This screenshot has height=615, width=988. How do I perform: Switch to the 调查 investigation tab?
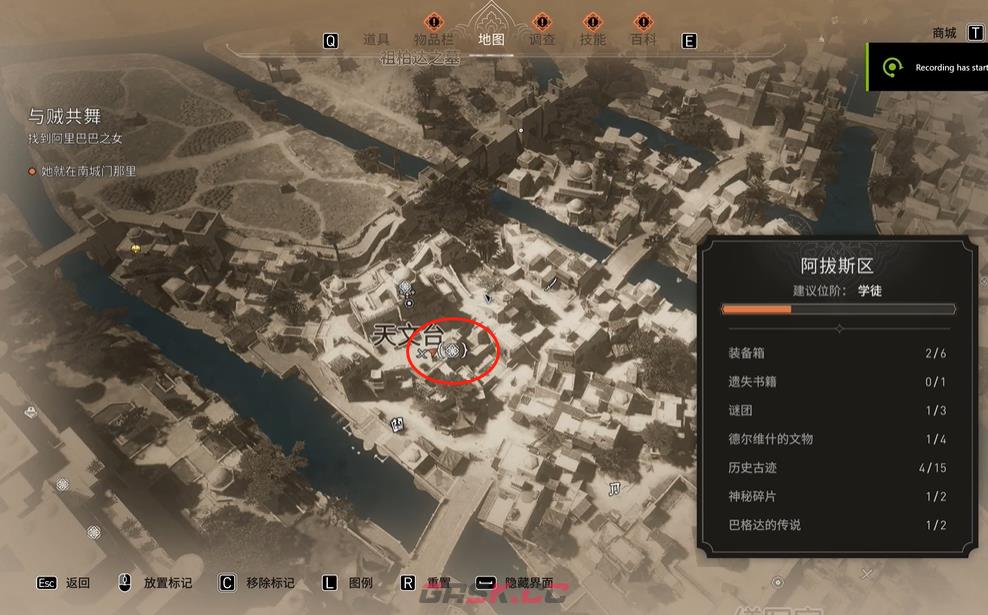pyautogui.click(x=541, y=40)
